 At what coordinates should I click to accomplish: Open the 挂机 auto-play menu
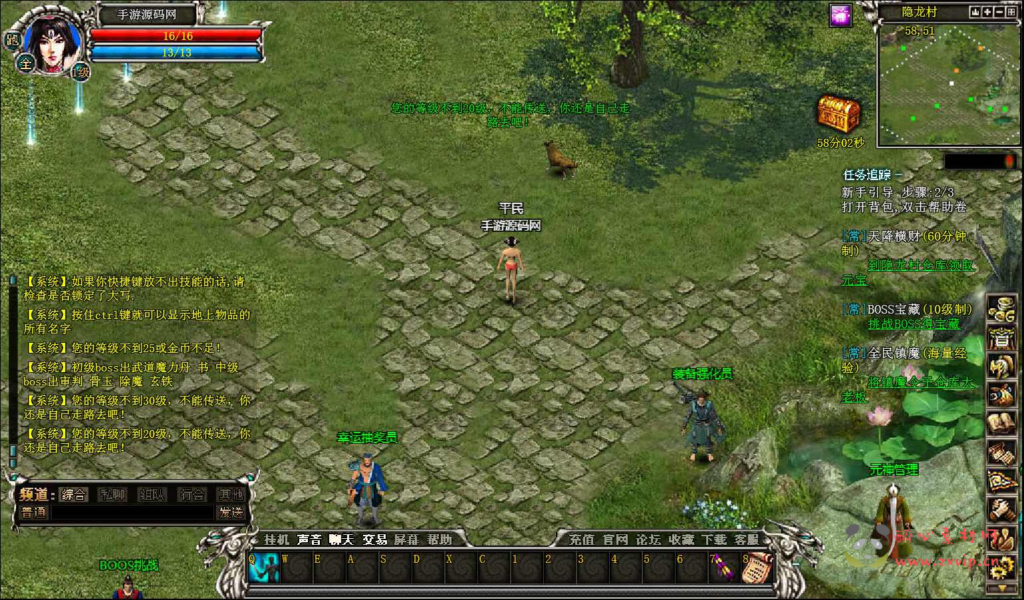[x=276, y=539]
